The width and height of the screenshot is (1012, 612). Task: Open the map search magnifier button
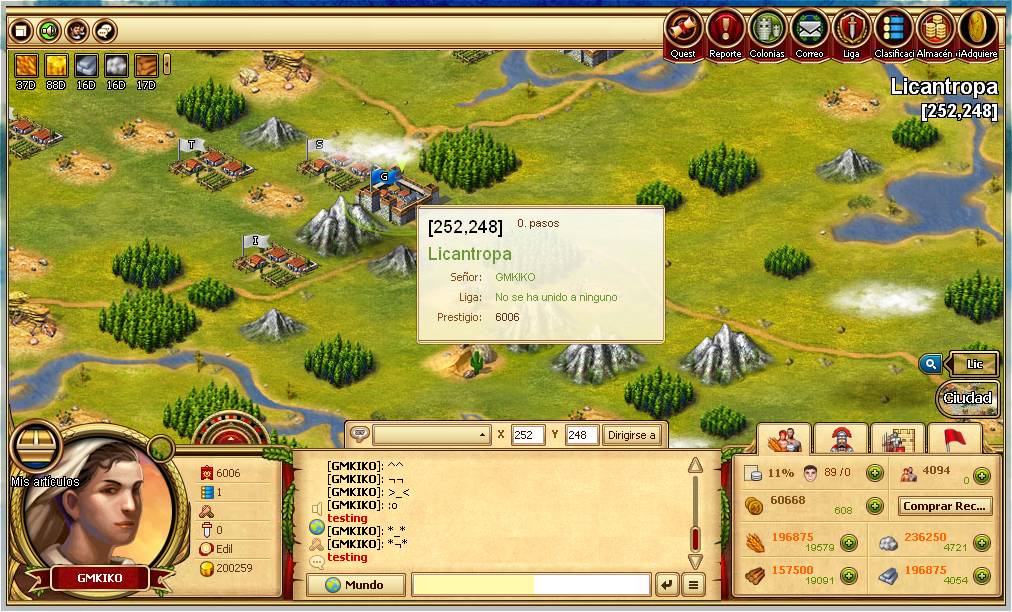point(930,365)
